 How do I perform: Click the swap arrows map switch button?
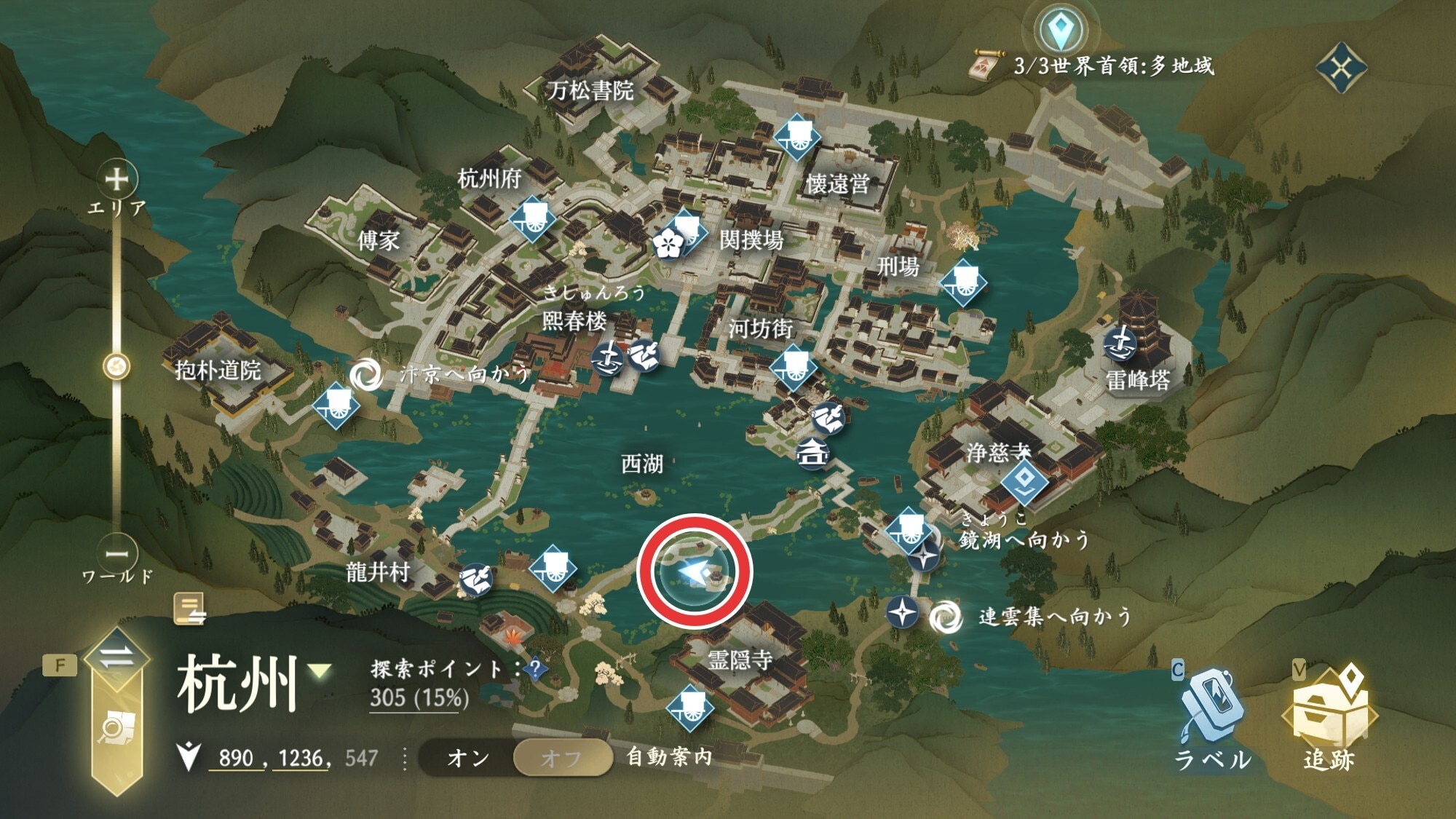point(116,658)
